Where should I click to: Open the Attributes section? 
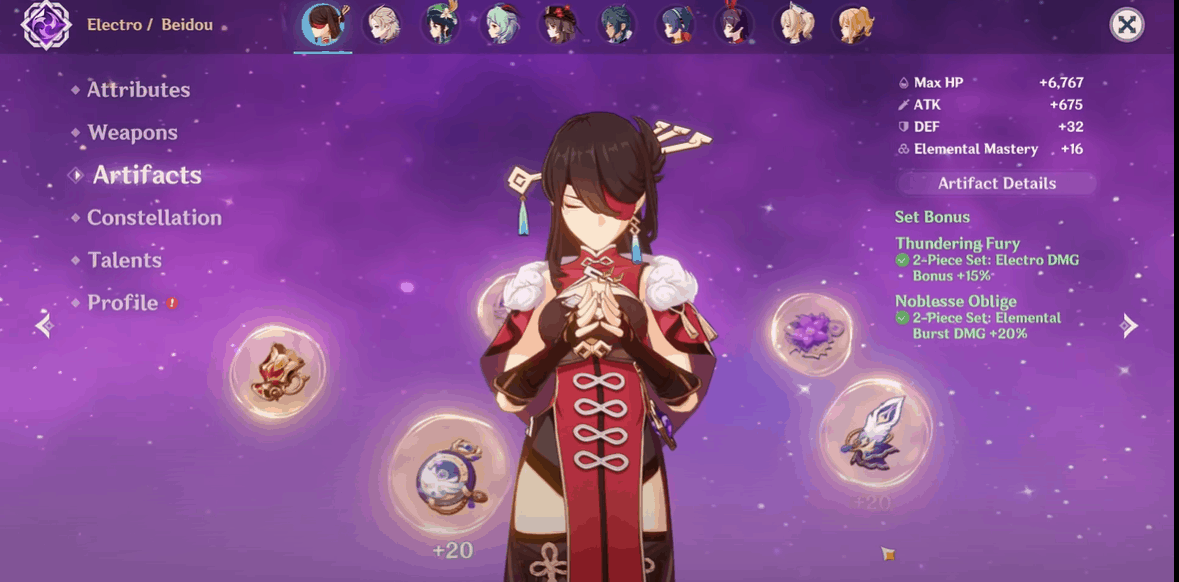pos(138,90)
